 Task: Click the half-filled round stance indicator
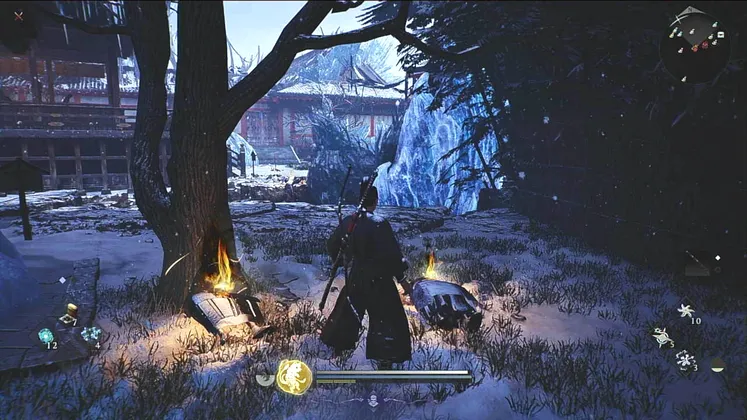pyautogui.click(x=718, y=364)
